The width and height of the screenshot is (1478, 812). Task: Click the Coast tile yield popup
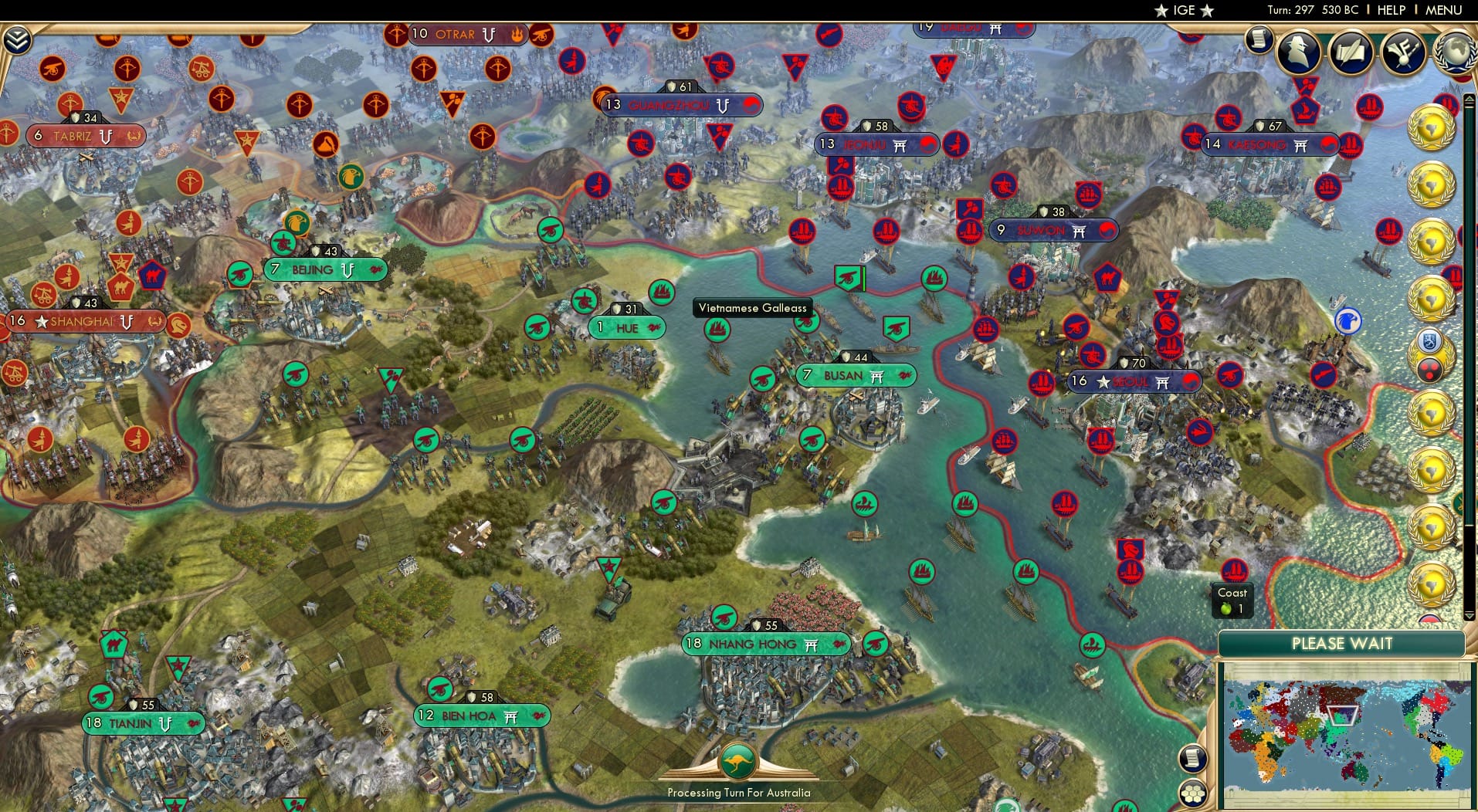(x=1232, y=601)
